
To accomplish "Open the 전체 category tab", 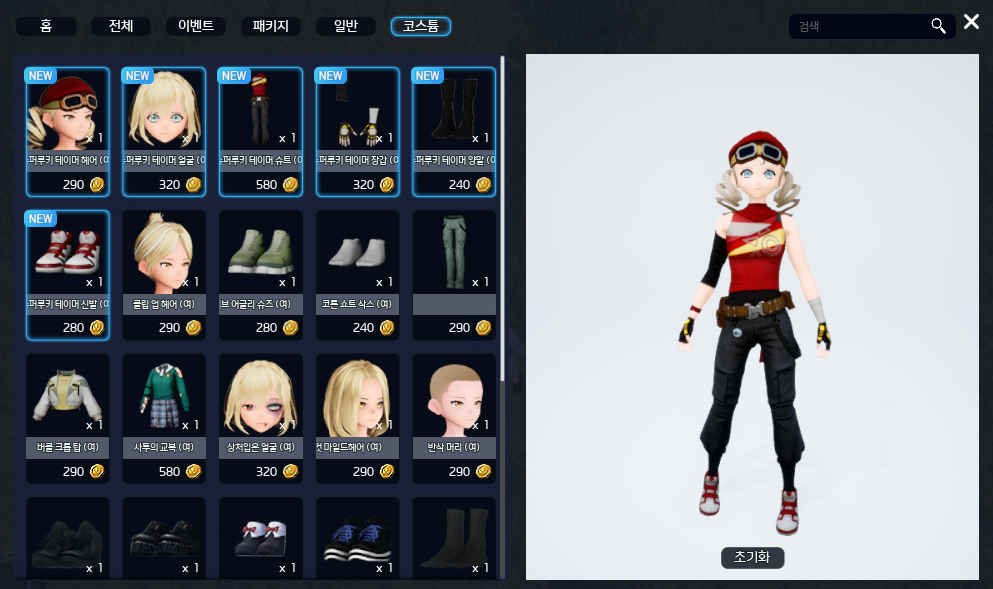I will (x=121, y=26).
